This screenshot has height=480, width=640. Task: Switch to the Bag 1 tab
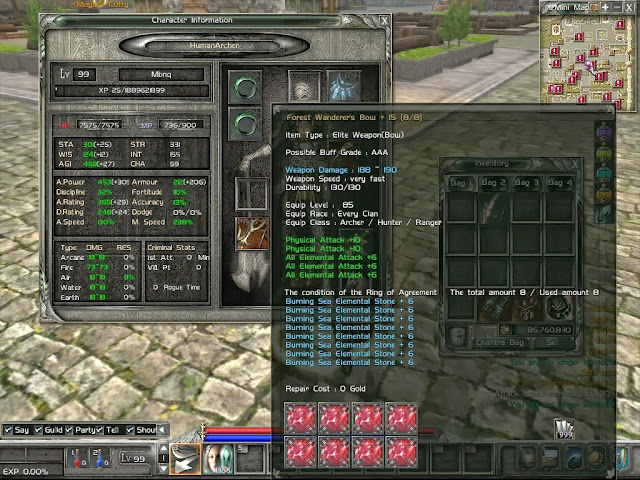[459, 183]
